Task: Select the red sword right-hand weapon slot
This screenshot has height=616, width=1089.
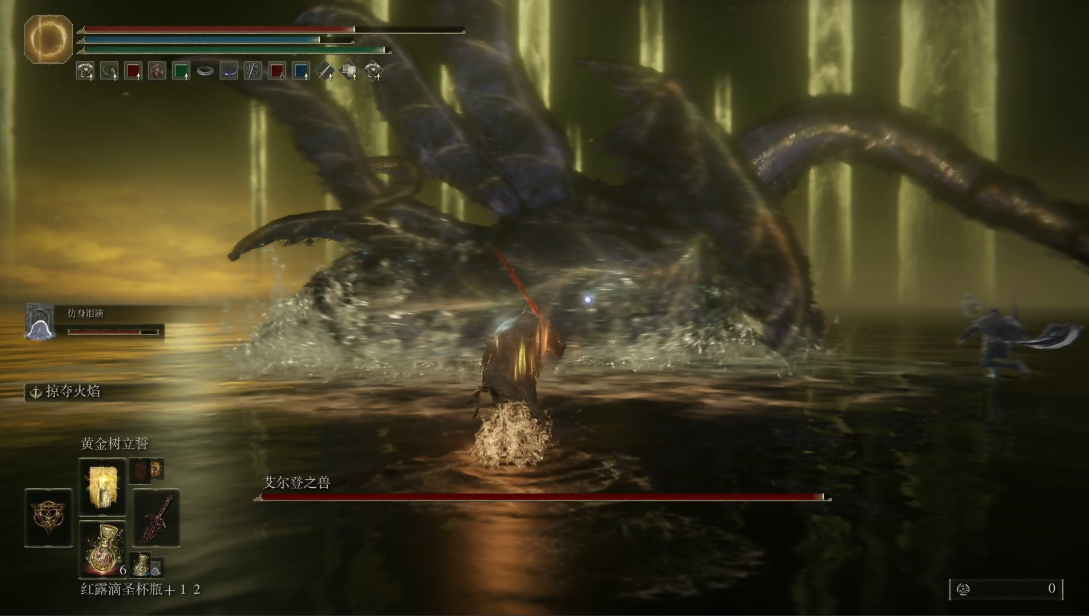Action: click(x=156, y=517)
